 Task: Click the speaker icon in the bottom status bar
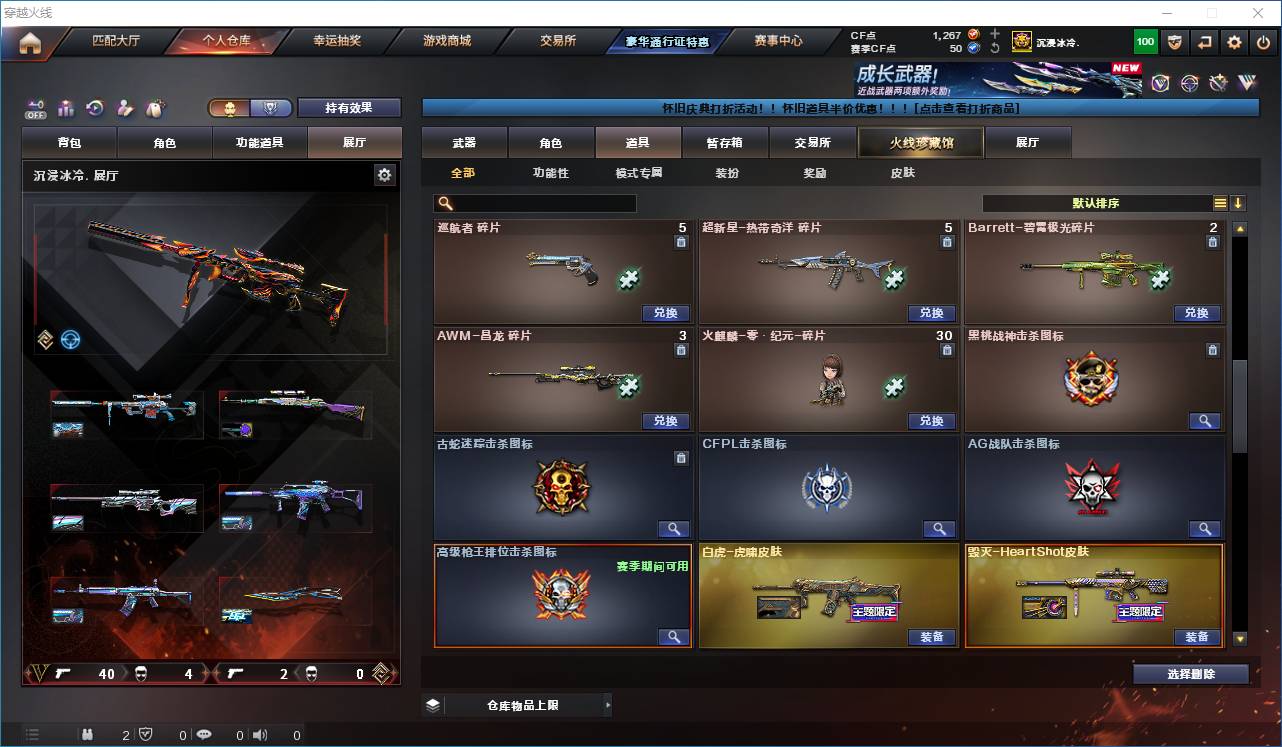pos(259,735)
